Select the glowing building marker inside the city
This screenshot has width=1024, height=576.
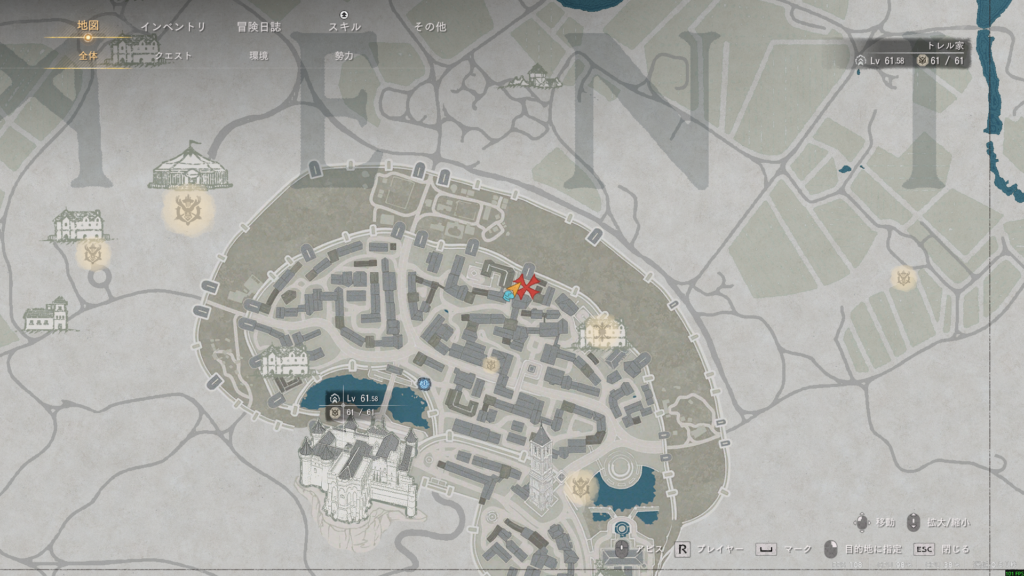pyautogui.click(x=602, y=330)
